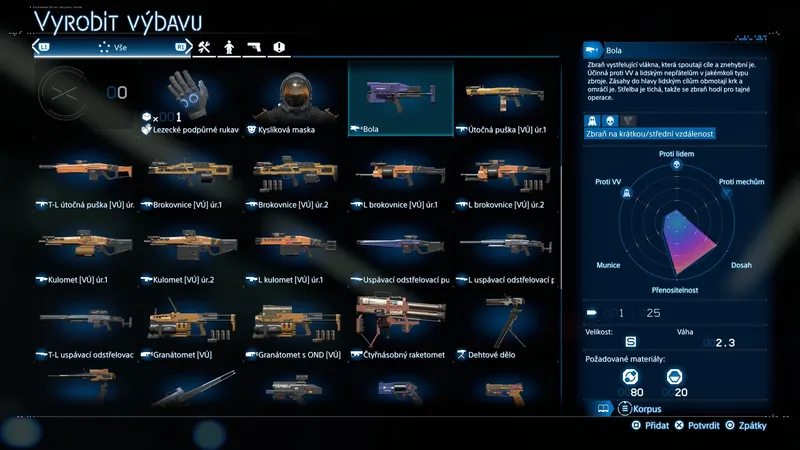Select the Lezecké podpůrné rukavice gloves
The height and width of the screenshot is (450, 800).
[191, 98]
